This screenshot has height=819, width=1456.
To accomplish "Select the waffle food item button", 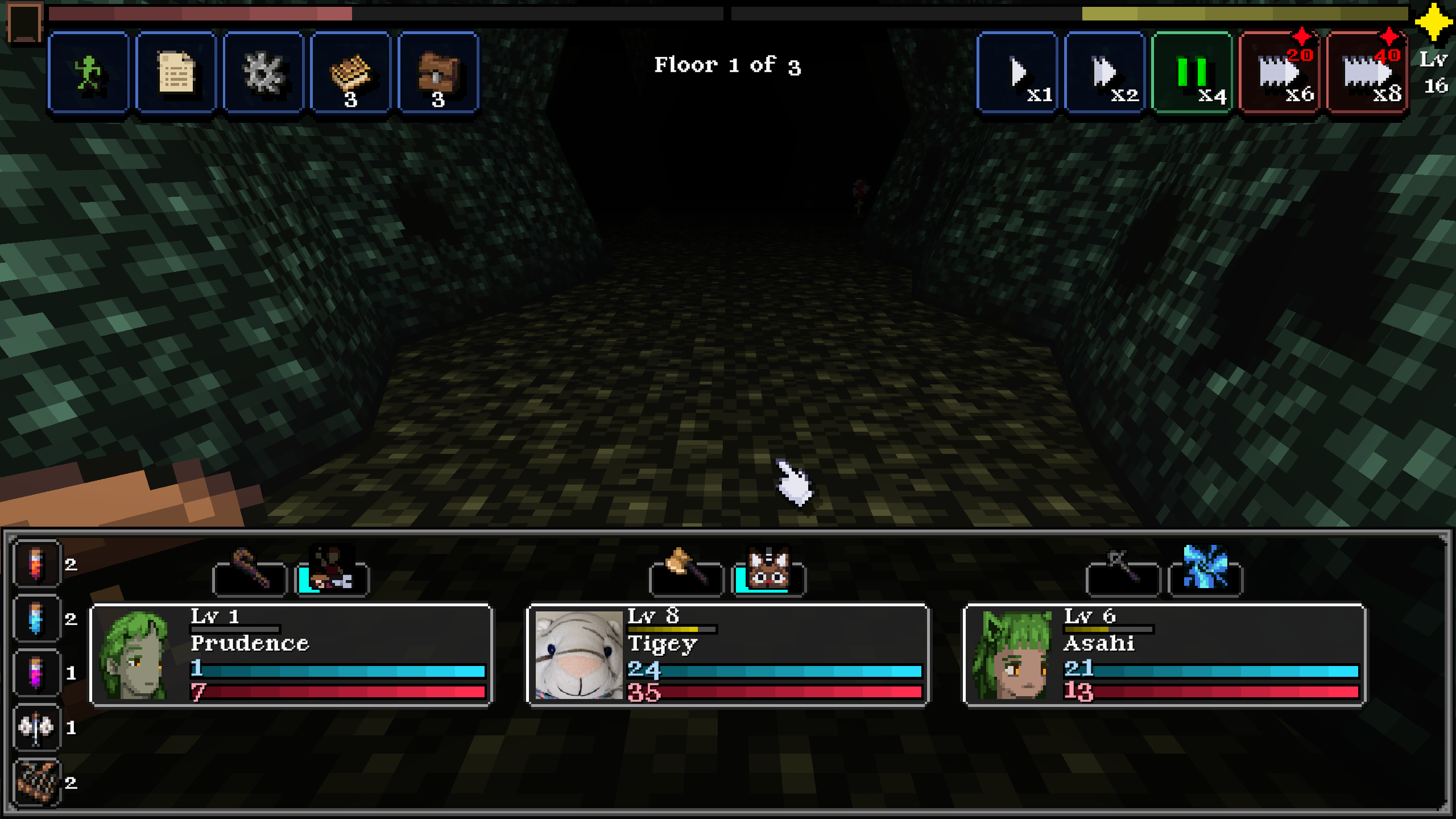I will 351,73.
